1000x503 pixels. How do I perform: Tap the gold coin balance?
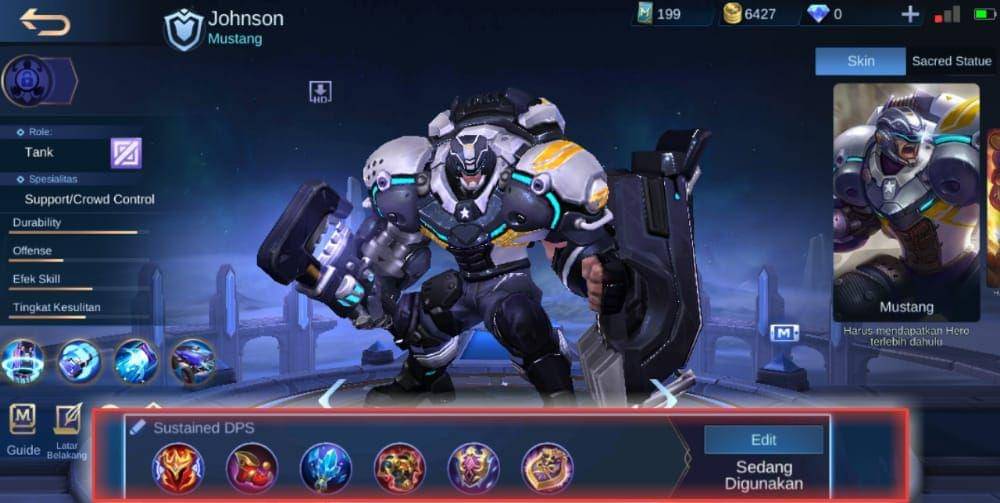750,14
